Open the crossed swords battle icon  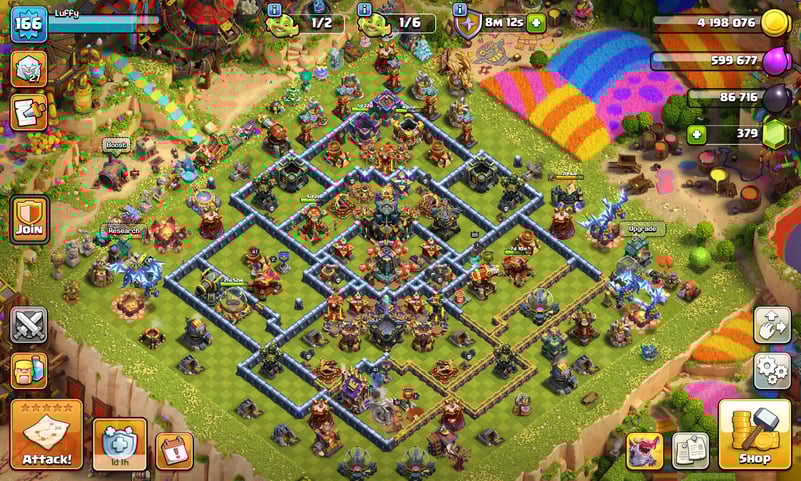pos(29,325)
